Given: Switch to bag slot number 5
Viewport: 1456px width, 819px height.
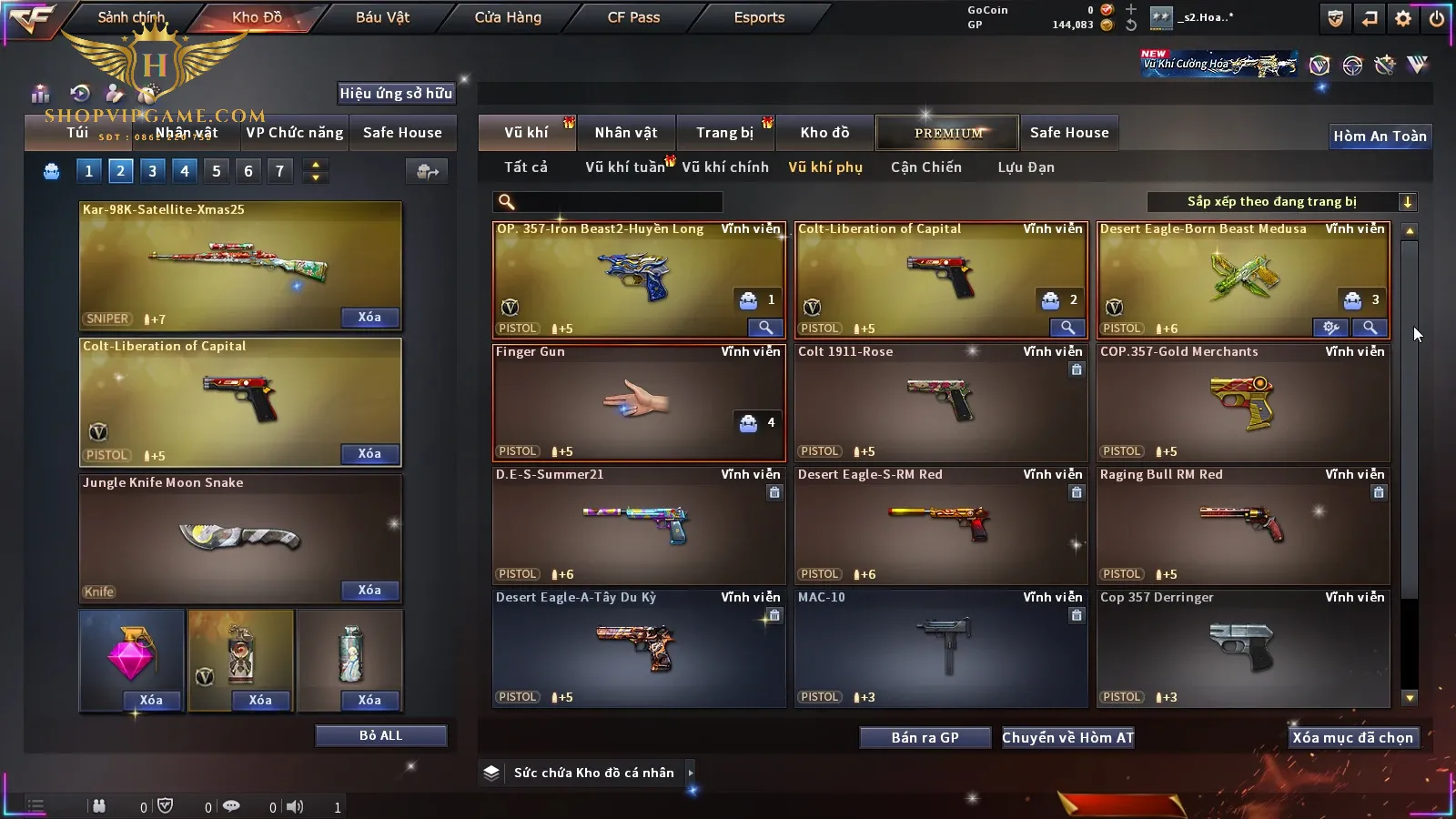Looking at the screenshot, I should 217,171.
